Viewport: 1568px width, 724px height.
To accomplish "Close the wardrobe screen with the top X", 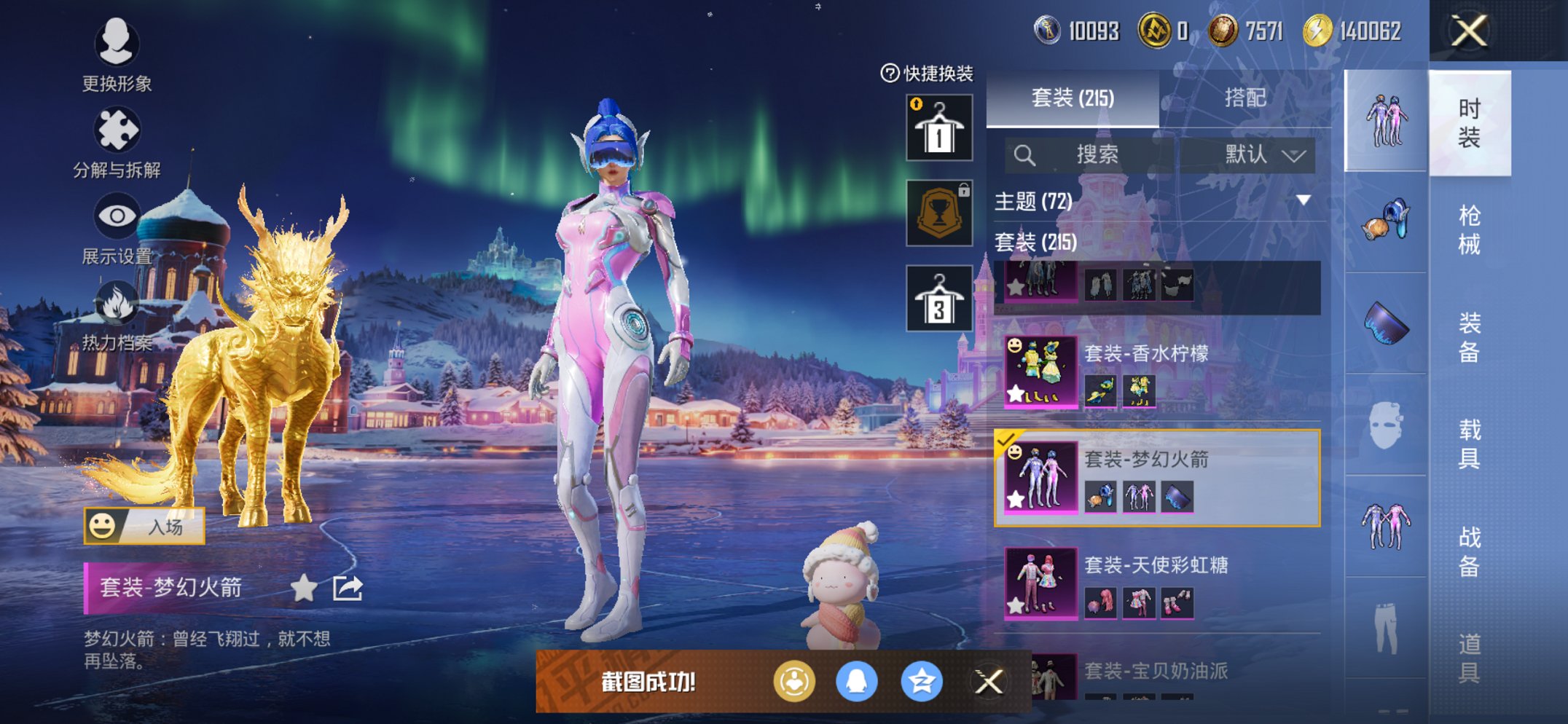I will point(1468,31).
